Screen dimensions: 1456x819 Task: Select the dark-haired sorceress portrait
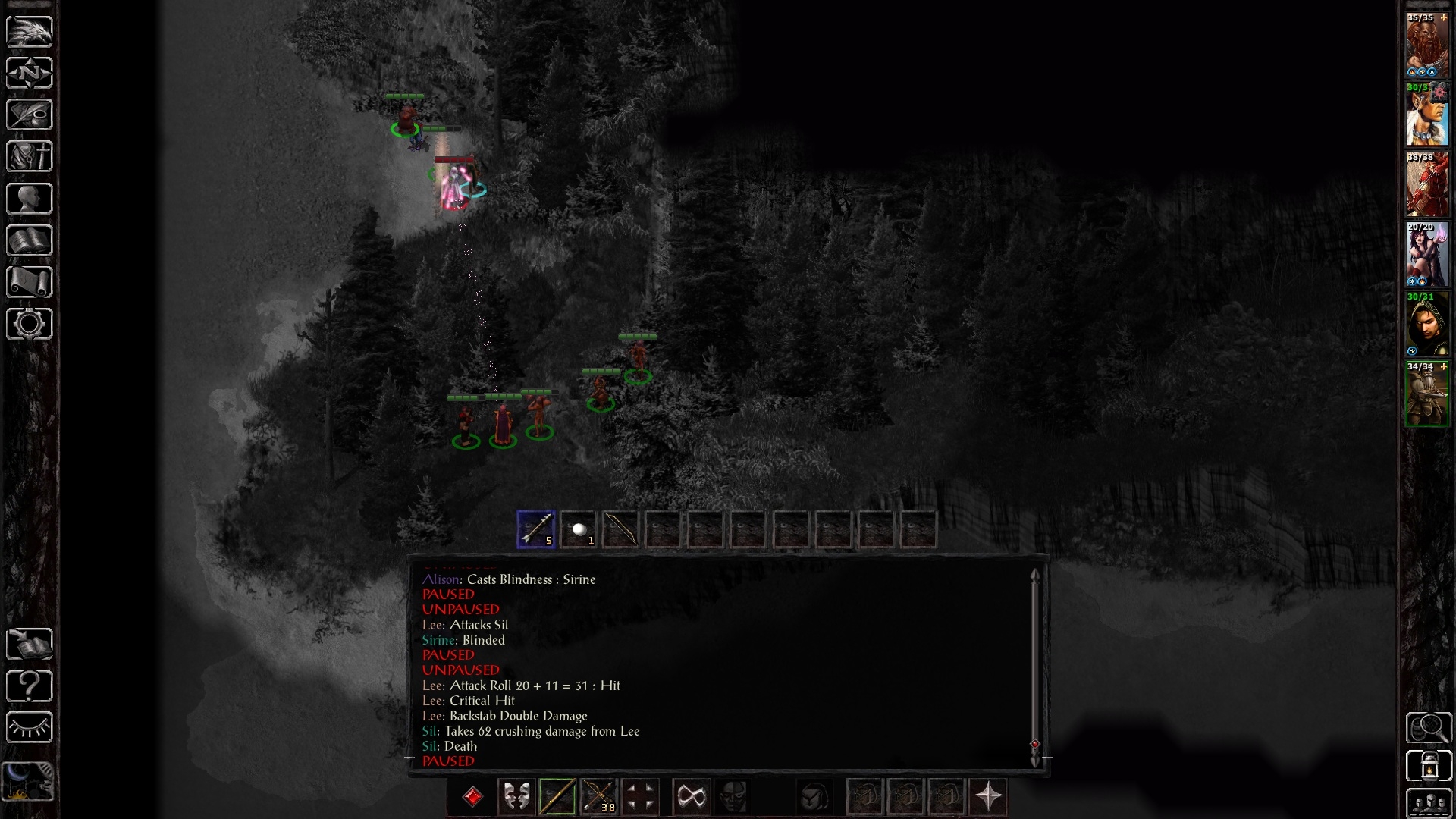[1427, 256]
